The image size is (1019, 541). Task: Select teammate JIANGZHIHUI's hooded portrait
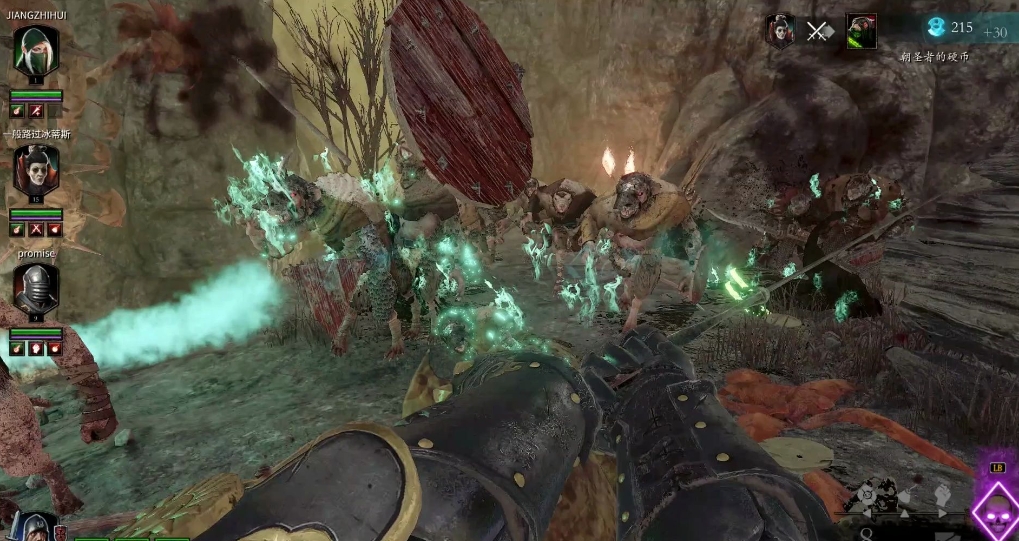[x=36, y=52]
